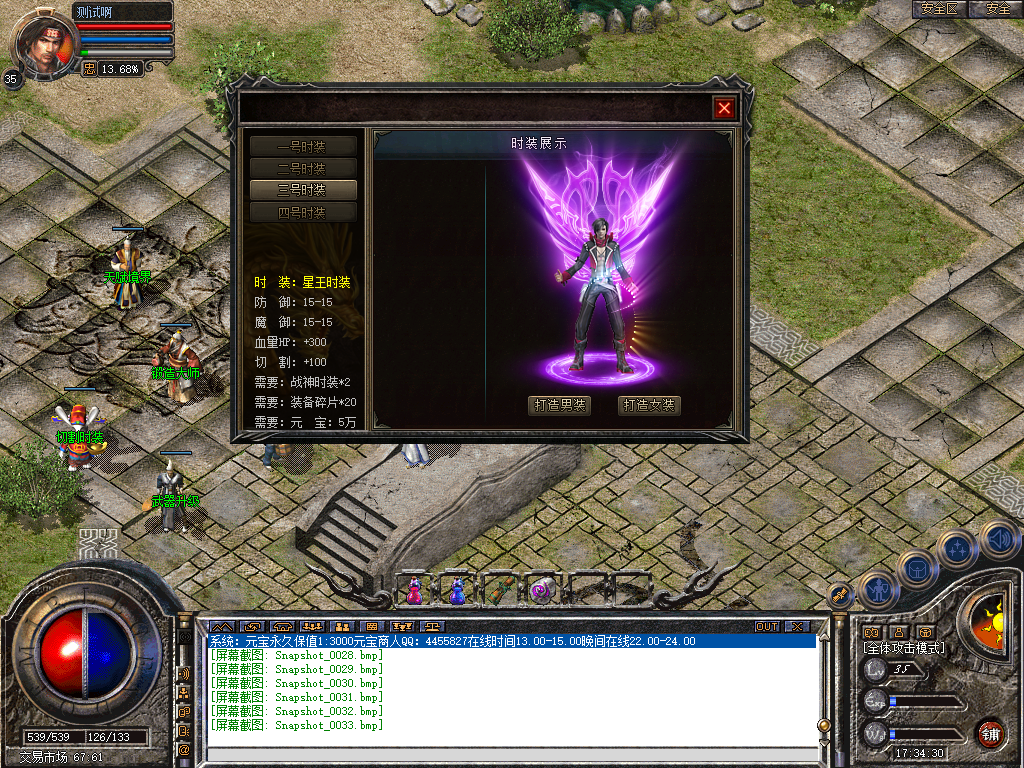
Task: Click the player portrait avatar
Action: click(44, 42)
